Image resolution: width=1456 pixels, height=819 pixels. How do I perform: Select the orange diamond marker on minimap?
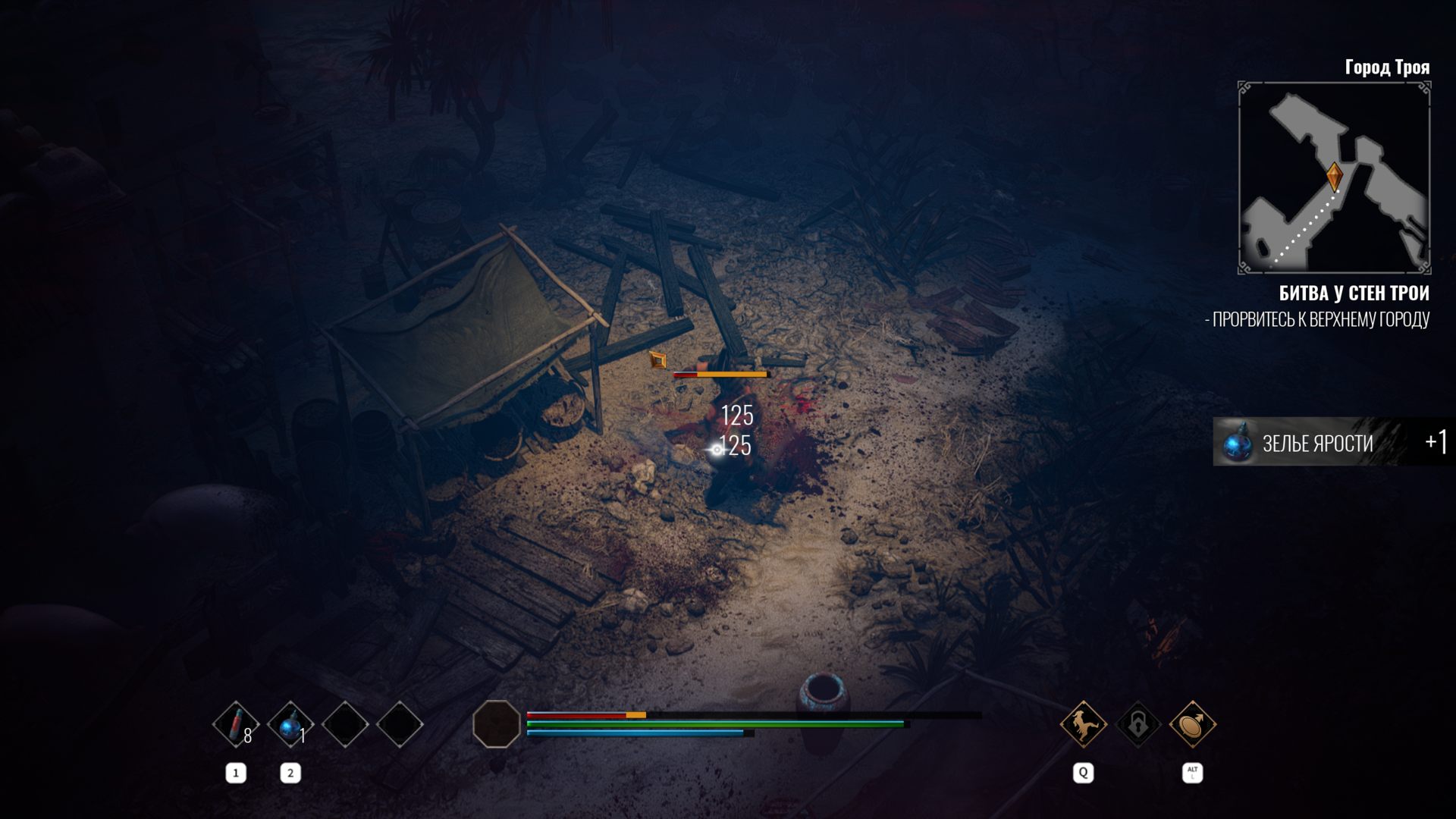pyautogui.click(x=1334, y=176)
